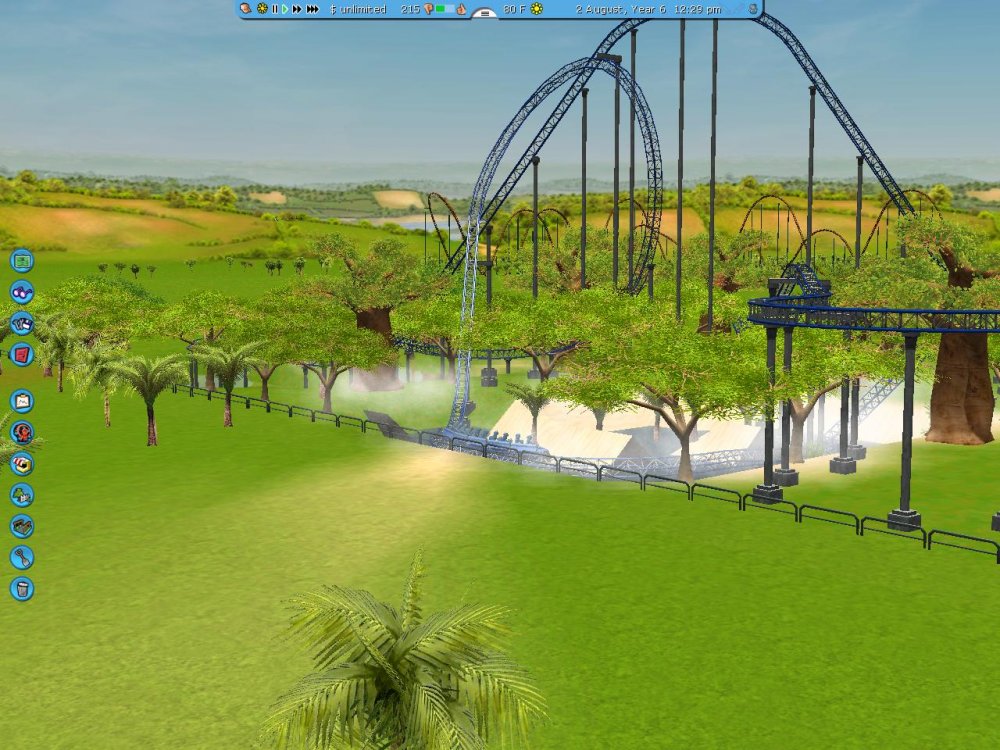Set game speed to normal play
The image size is (1000, 750).
pos(285,9)
